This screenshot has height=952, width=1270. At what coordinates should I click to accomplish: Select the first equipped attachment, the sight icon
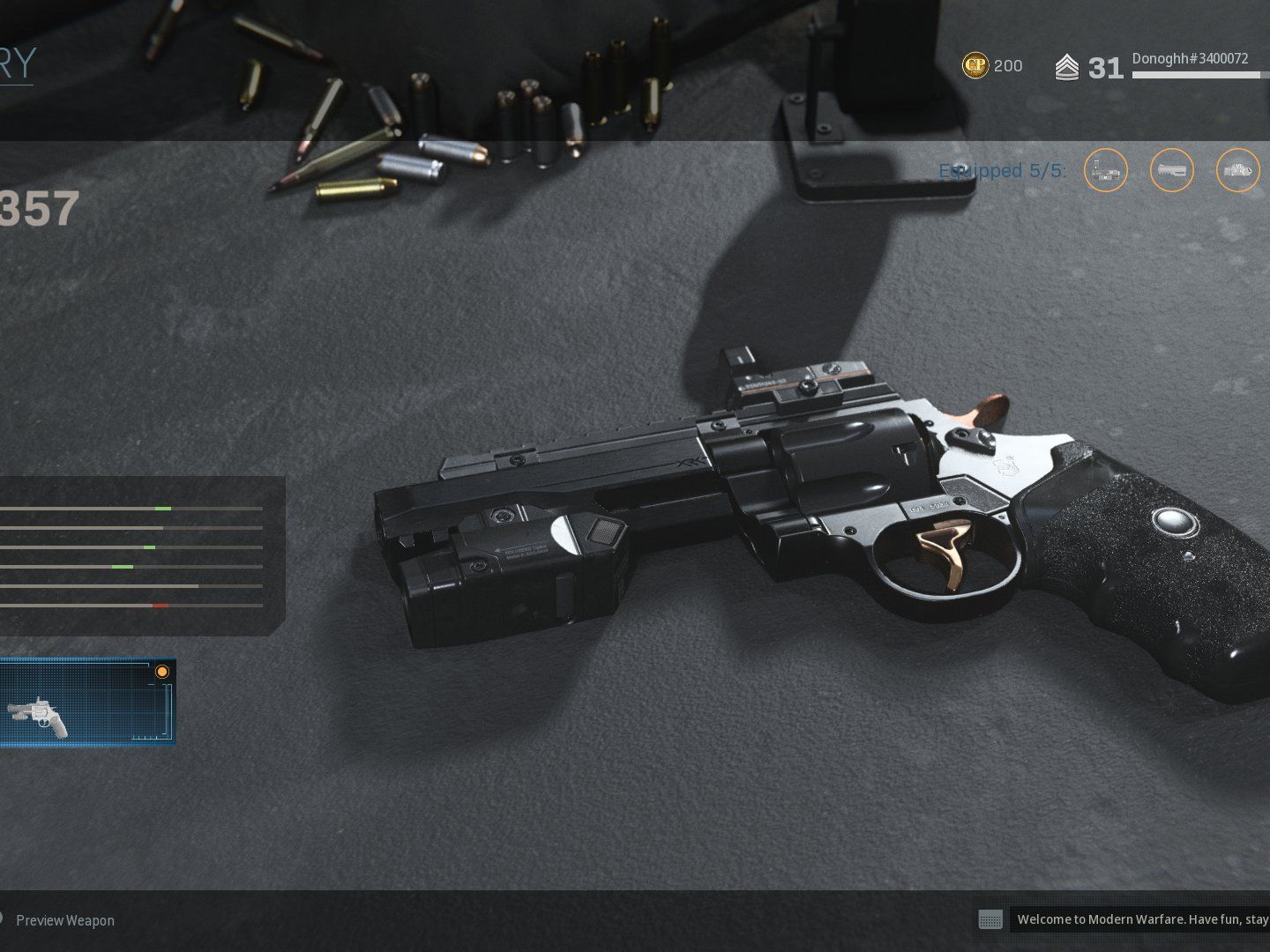point(1105,170)
